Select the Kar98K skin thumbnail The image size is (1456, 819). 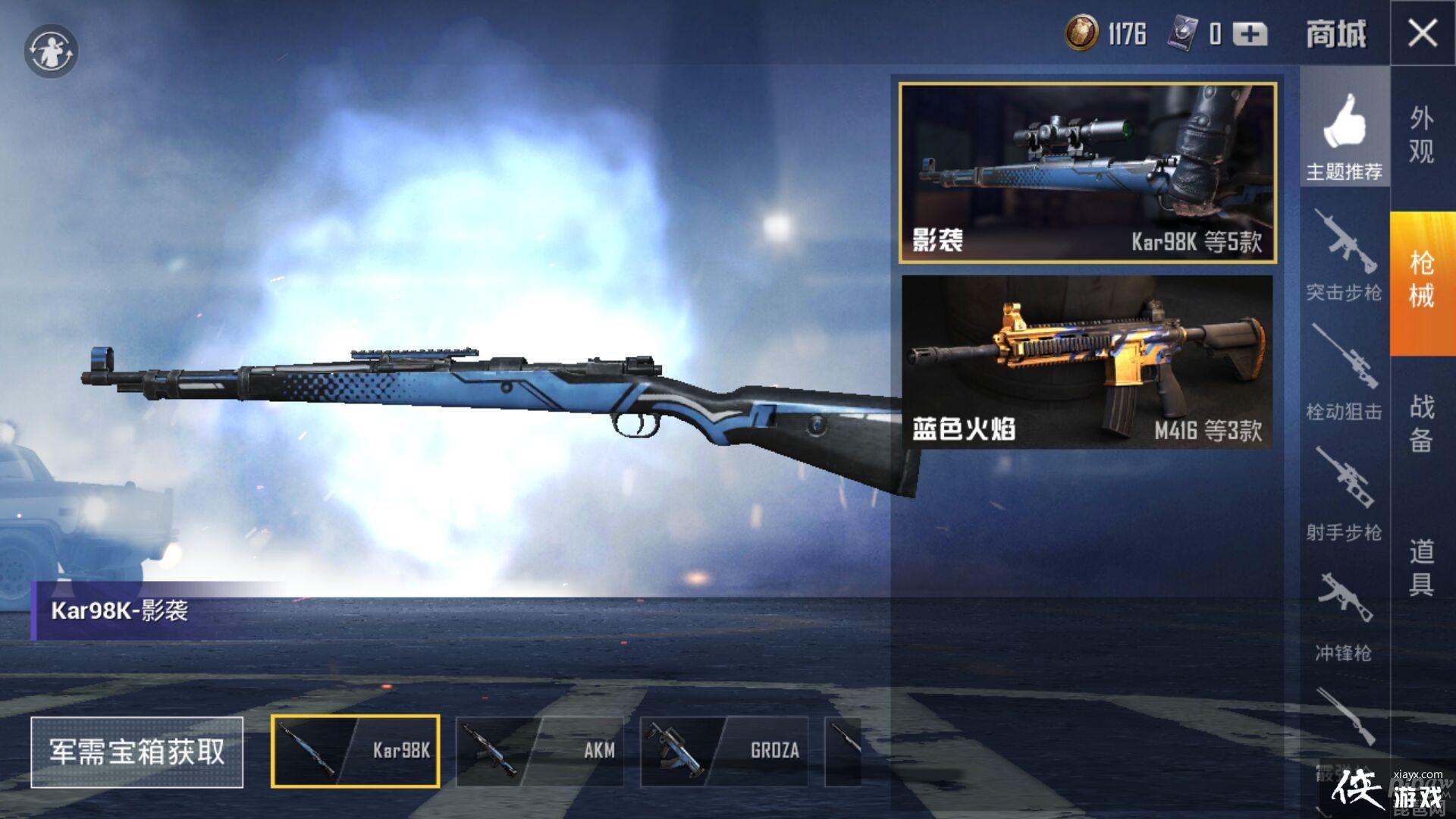point(356,751)
